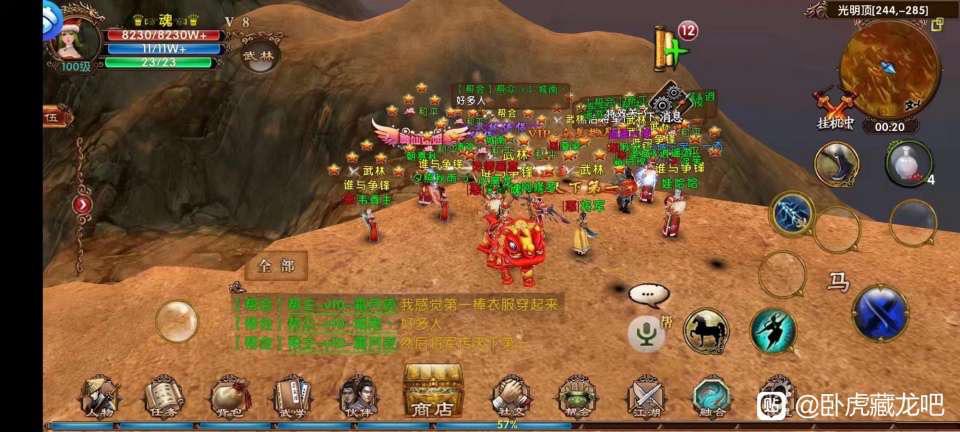This screenshot has width=960, height=432.
Task: Mount the horse via the black horse icon
Action: [x=706, y=331]
